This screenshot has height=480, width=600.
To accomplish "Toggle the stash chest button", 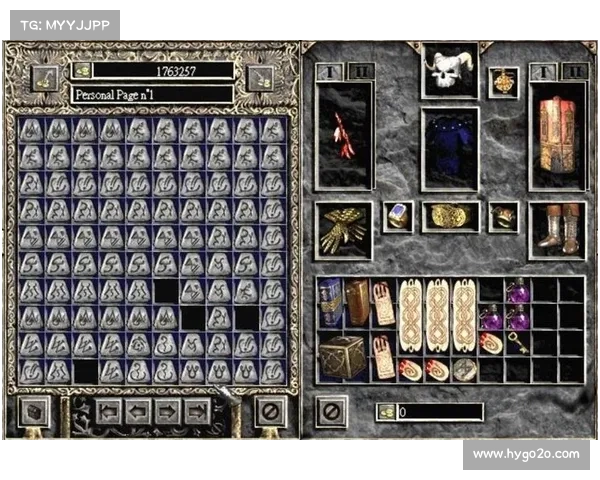I will [33, 411].
